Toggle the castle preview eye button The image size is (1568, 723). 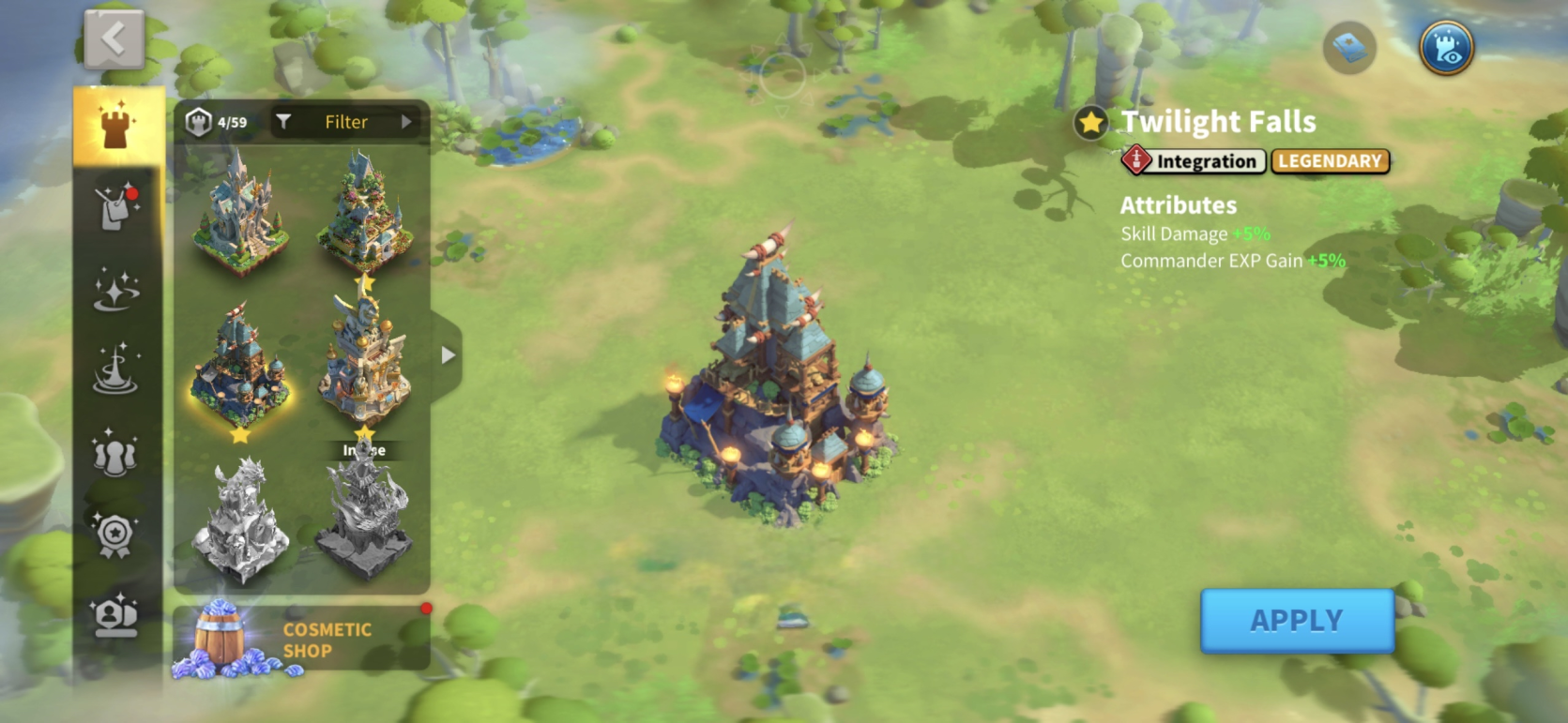tap(1446, 47)
